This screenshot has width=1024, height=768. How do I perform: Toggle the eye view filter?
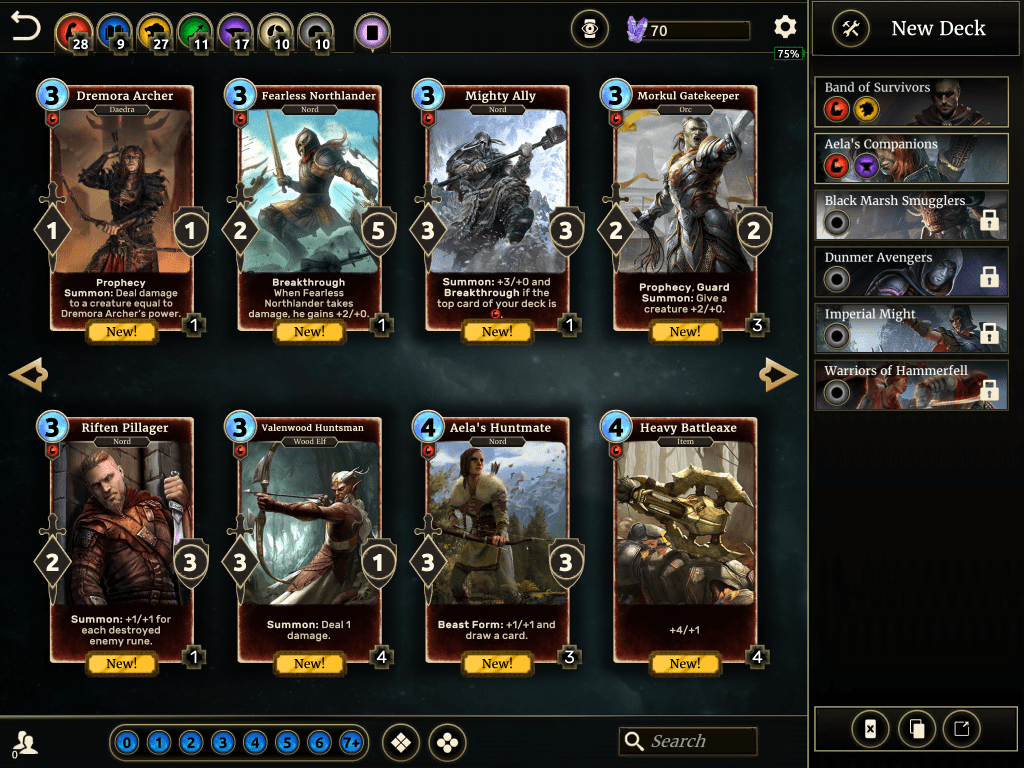point(589,30)
